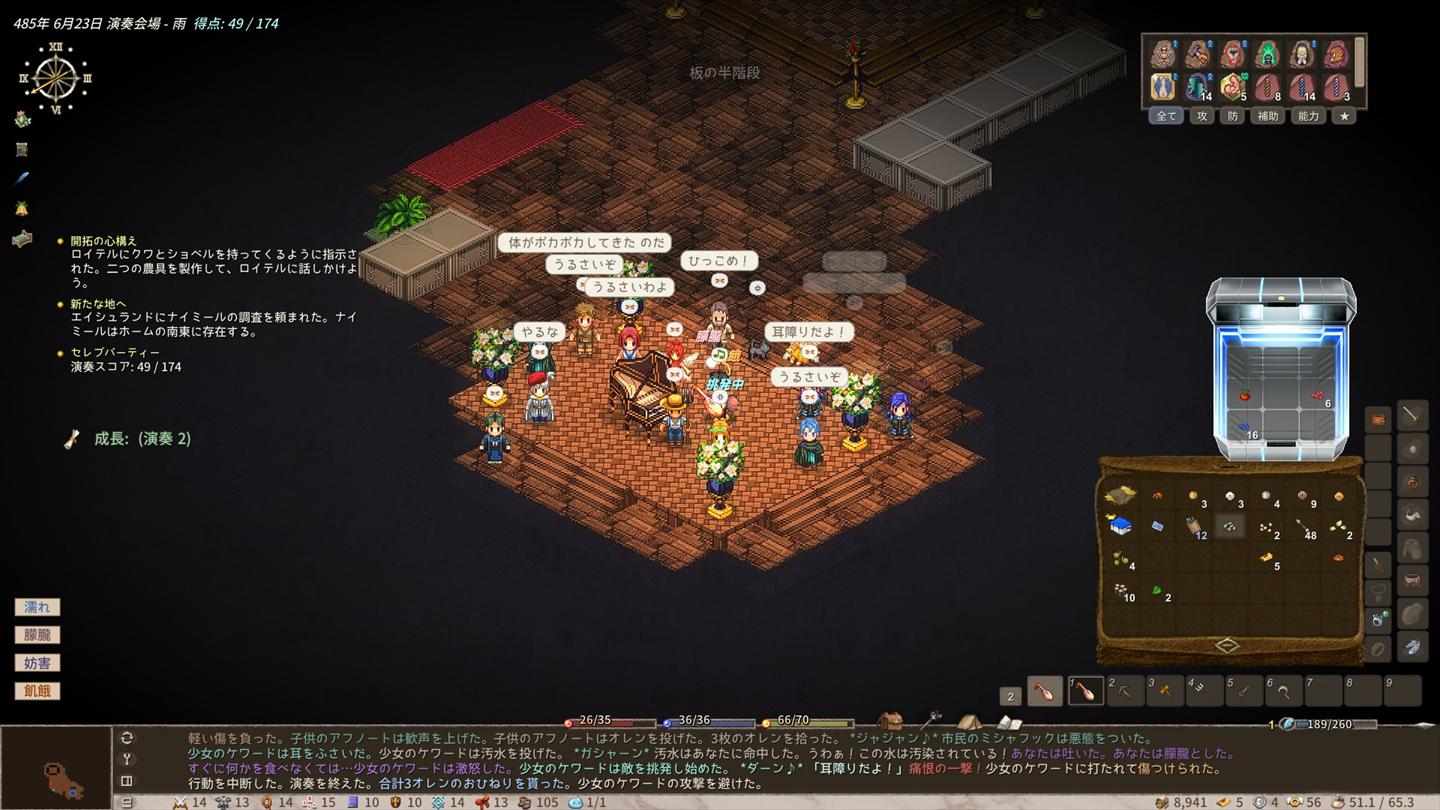Open the 補助 ability filter tab
The height and width of the screenshot is (810, 1440).
pyautogui.click(x=1268, y=116)
